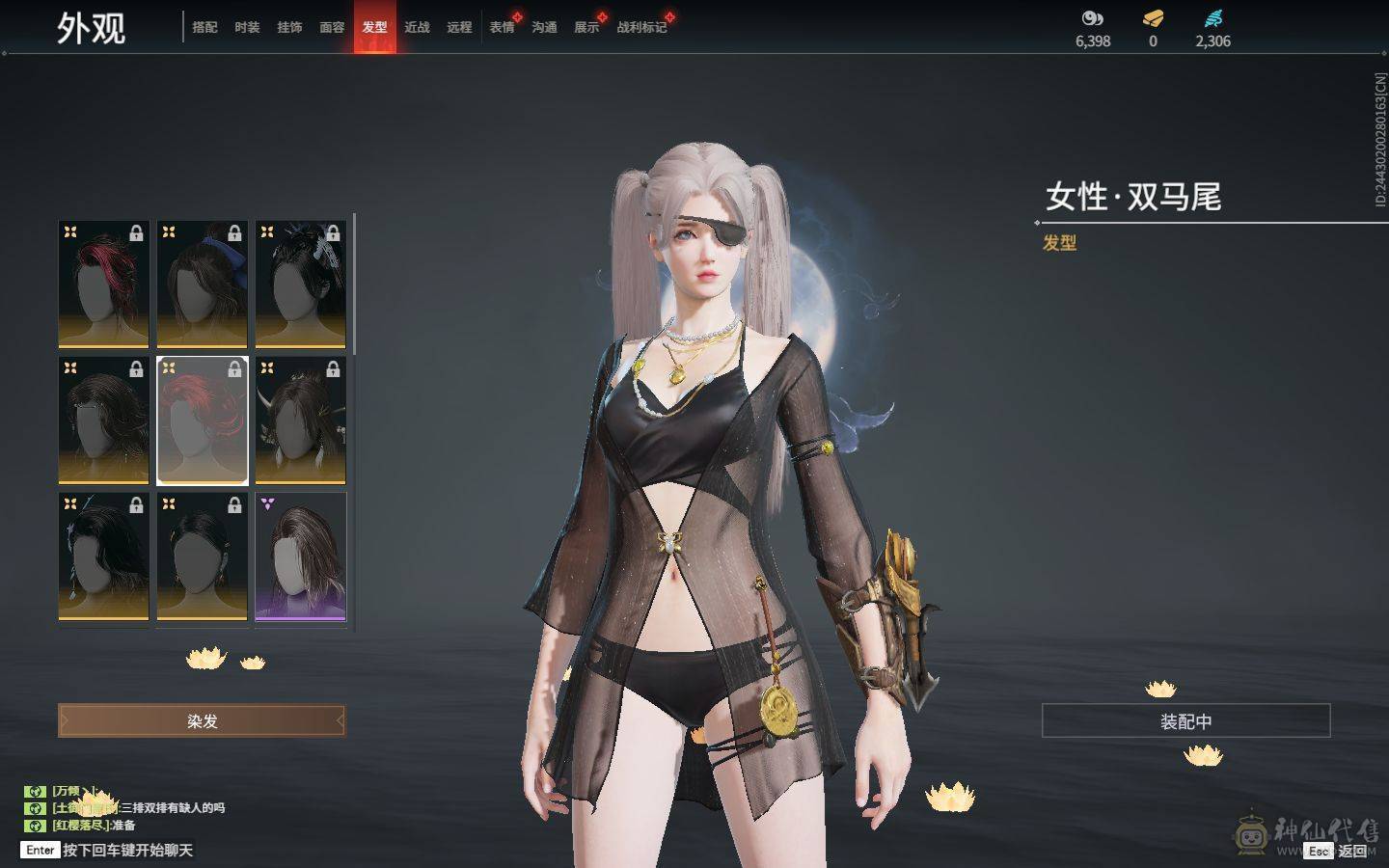Click the 返回 back button

1350,851
